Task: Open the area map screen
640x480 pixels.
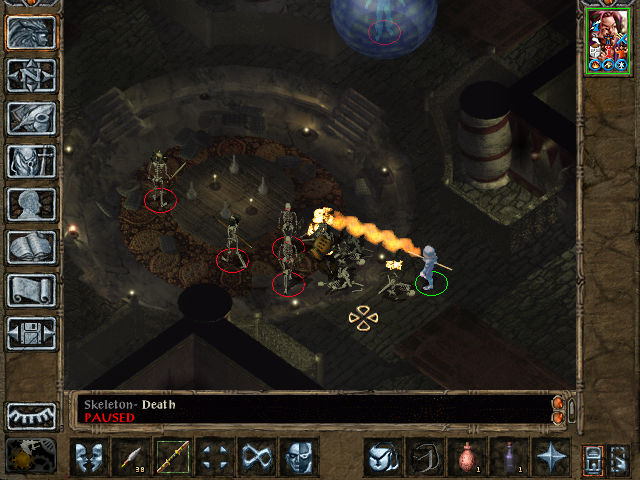Action: (x=31, y=75)
